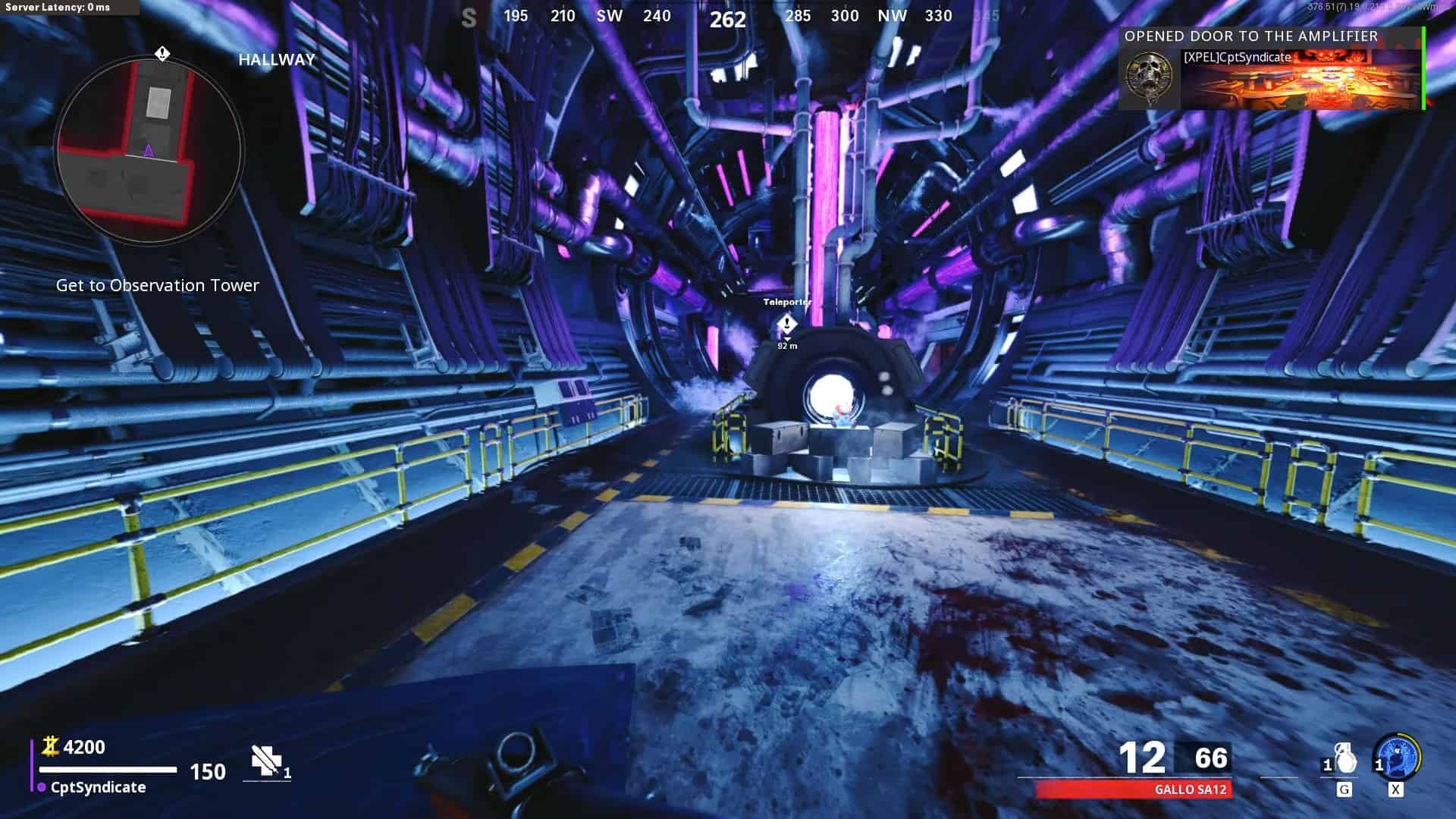Screen dimensions: 1456x819
Task: Click the essence points icon
Action: [51, 747]
